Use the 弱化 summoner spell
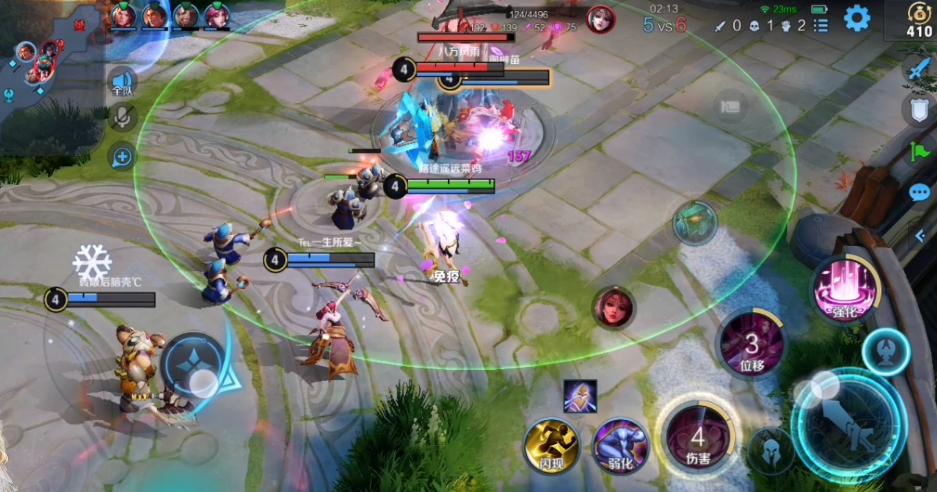Viewport: 937px width, 492px height. click(x=620, y=445)
